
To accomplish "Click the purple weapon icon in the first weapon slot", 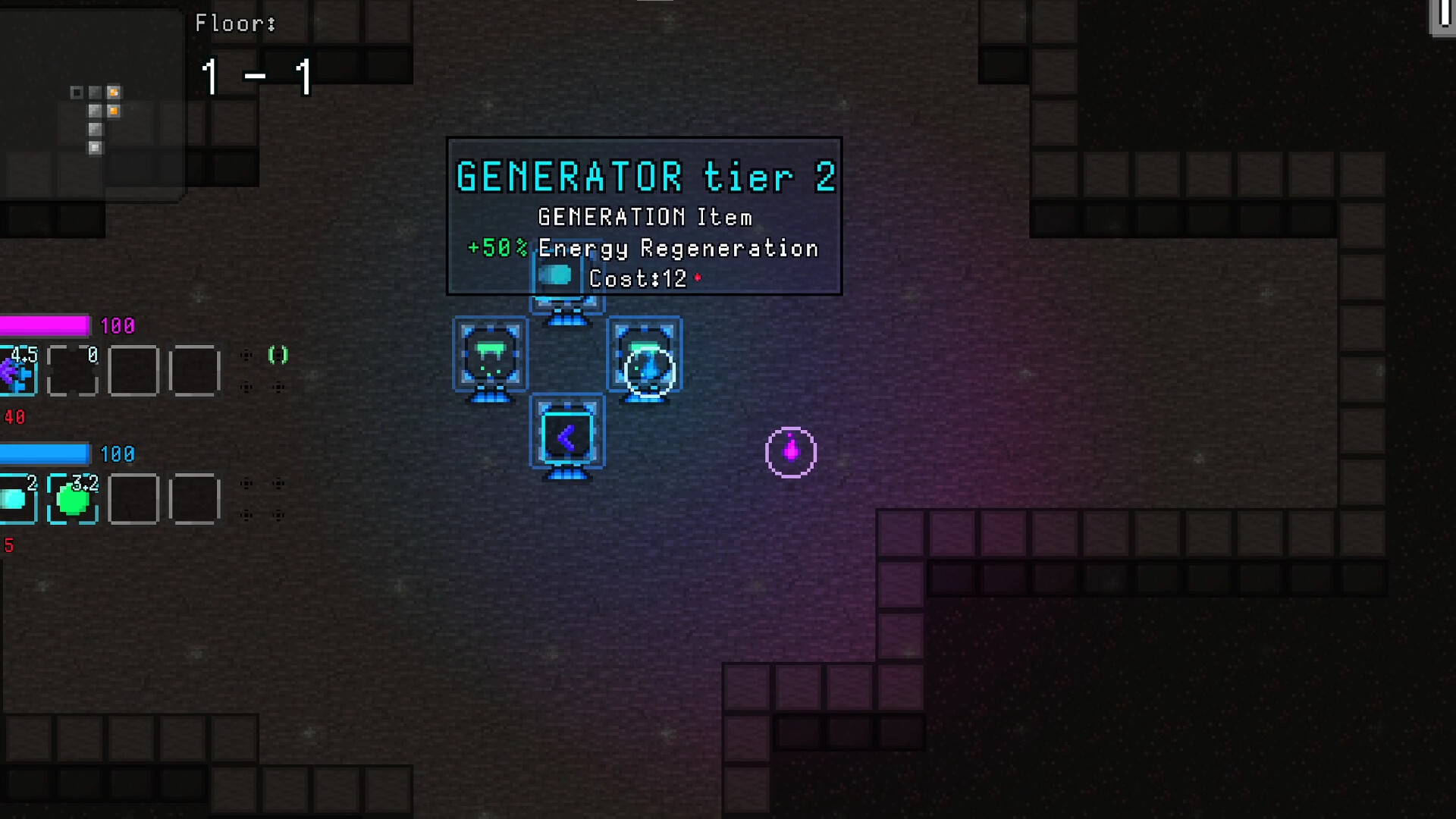I will [x=17, y=372].
